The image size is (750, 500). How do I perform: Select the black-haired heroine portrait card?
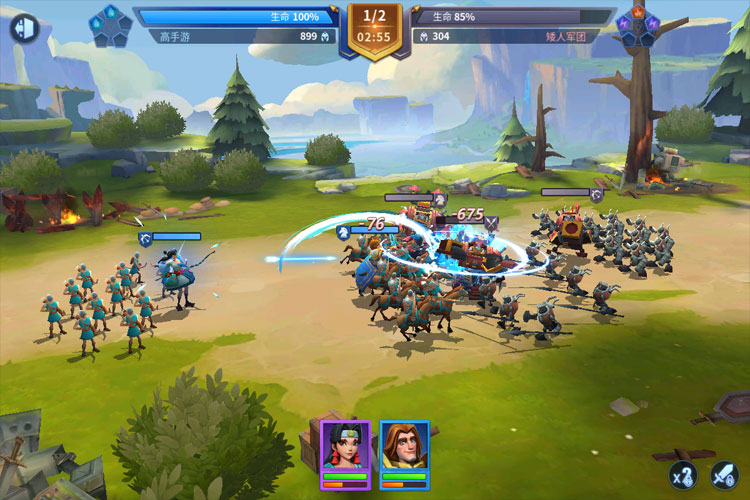coord(345,454)
